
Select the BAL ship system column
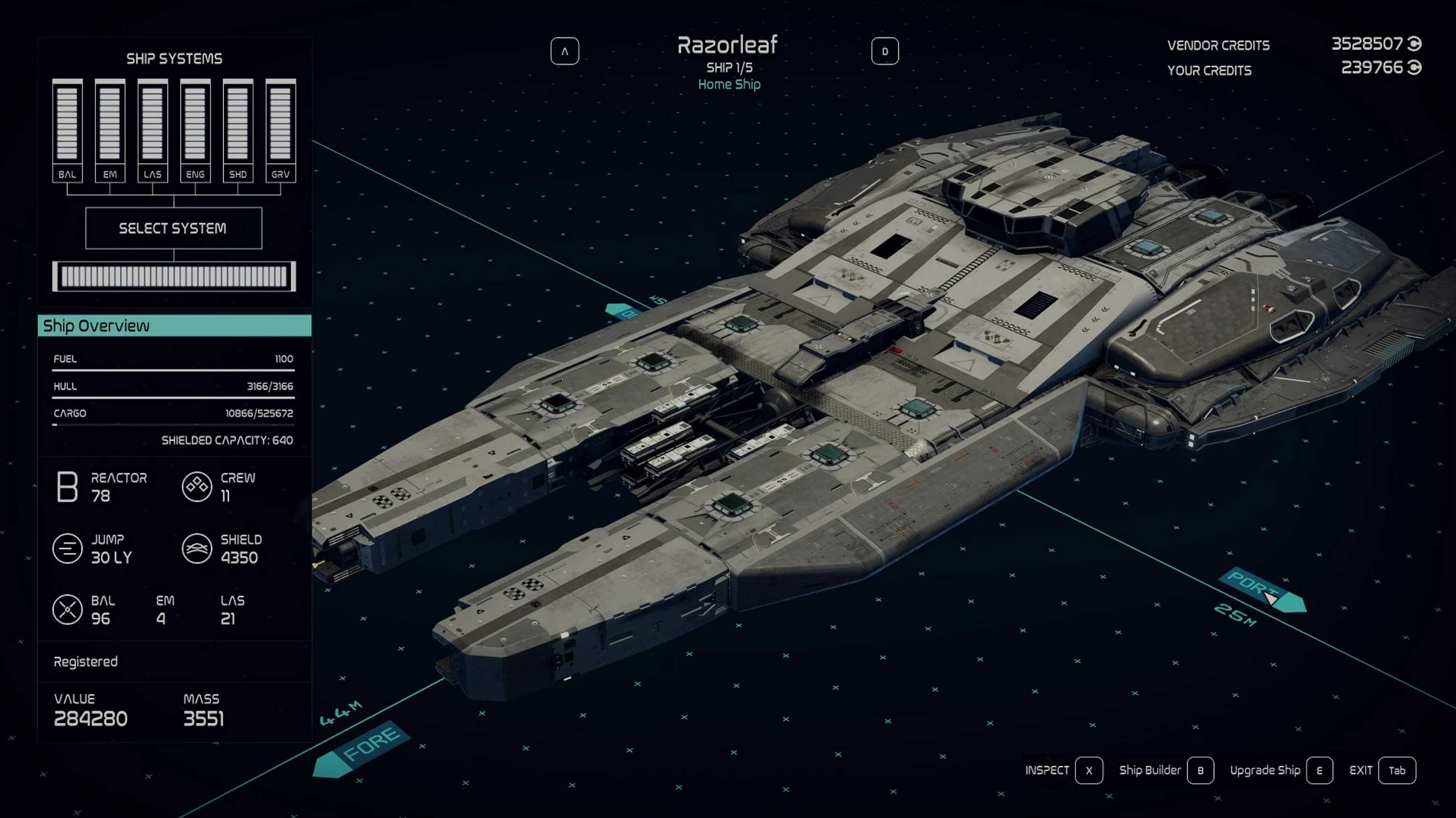tap(67, 130)
